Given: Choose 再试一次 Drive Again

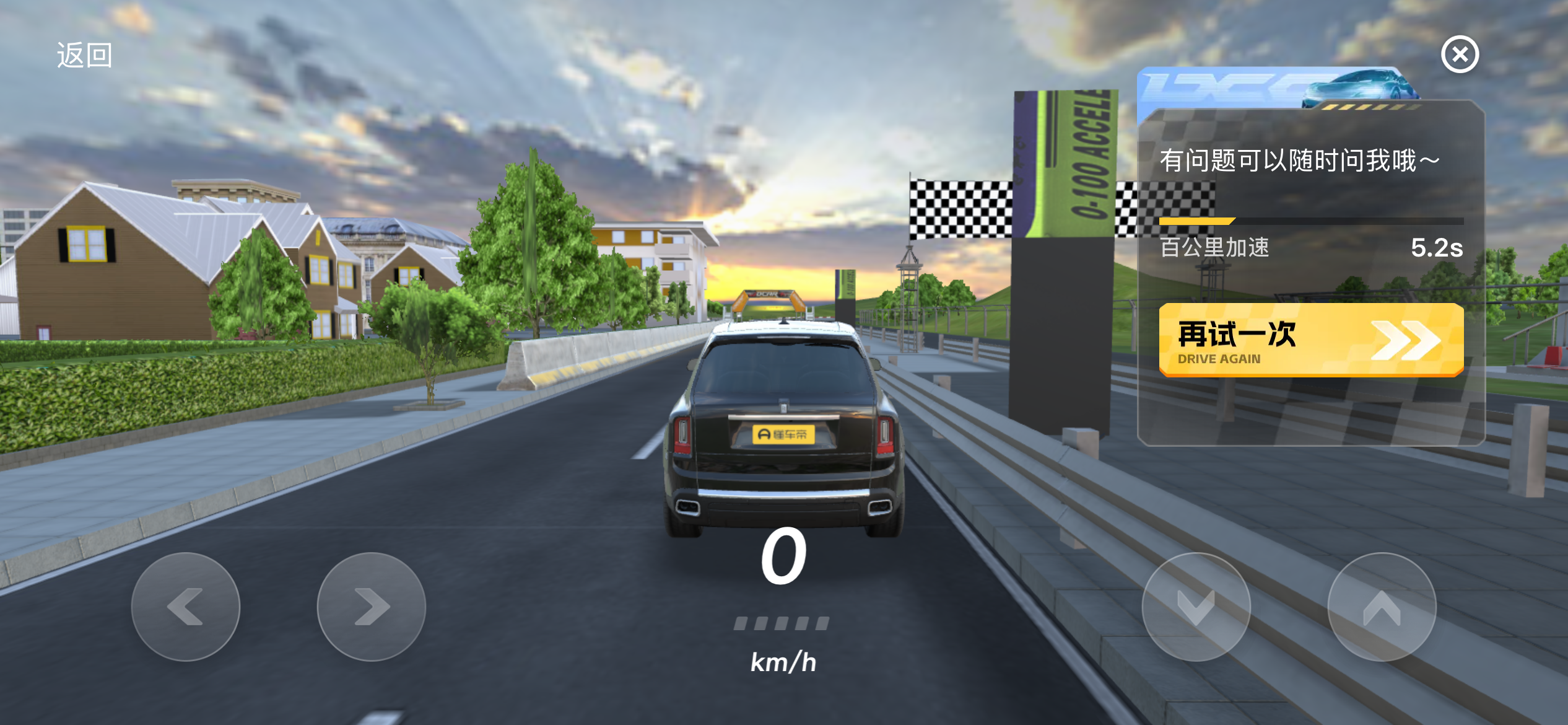Looking at the screenshot, I should 1310,340.
